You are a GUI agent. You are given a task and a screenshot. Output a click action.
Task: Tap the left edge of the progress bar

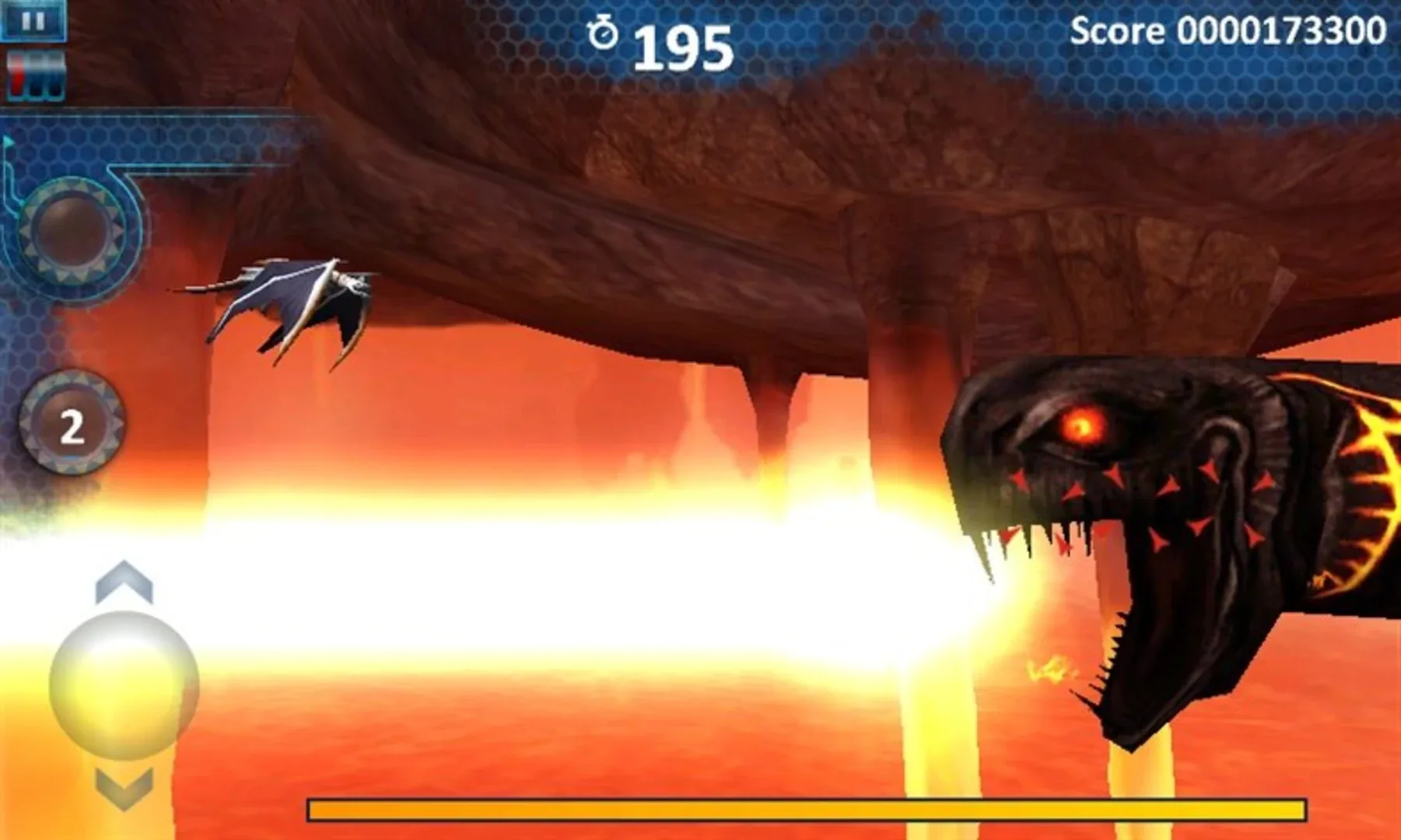(x=319, y=810)
